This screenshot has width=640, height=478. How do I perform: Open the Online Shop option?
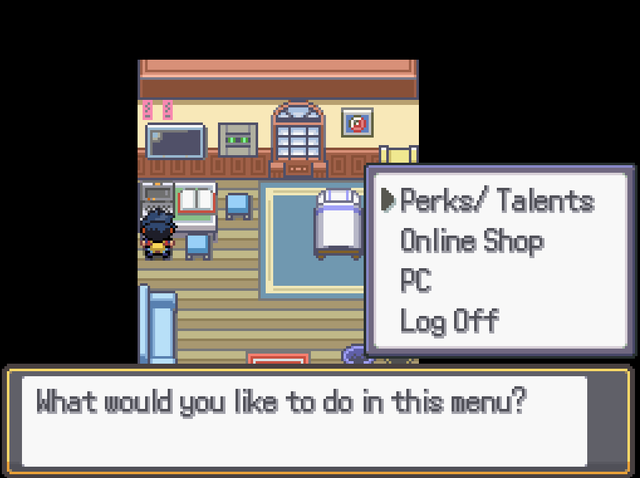[x=471, y=241]
